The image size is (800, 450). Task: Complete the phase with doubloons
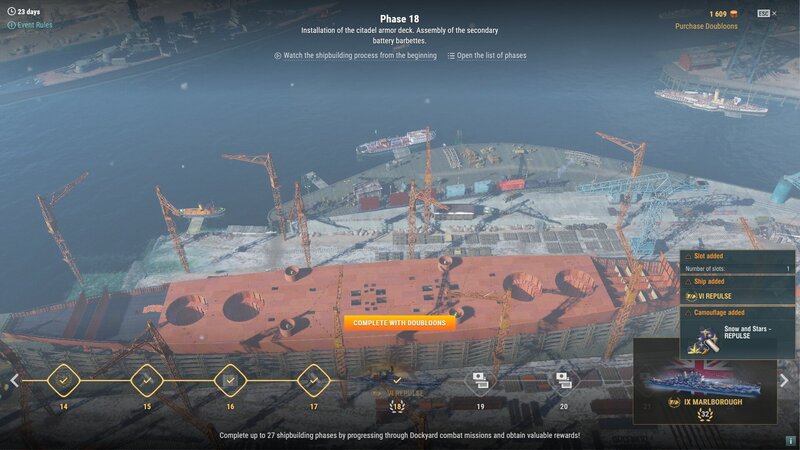pos(399,322)
